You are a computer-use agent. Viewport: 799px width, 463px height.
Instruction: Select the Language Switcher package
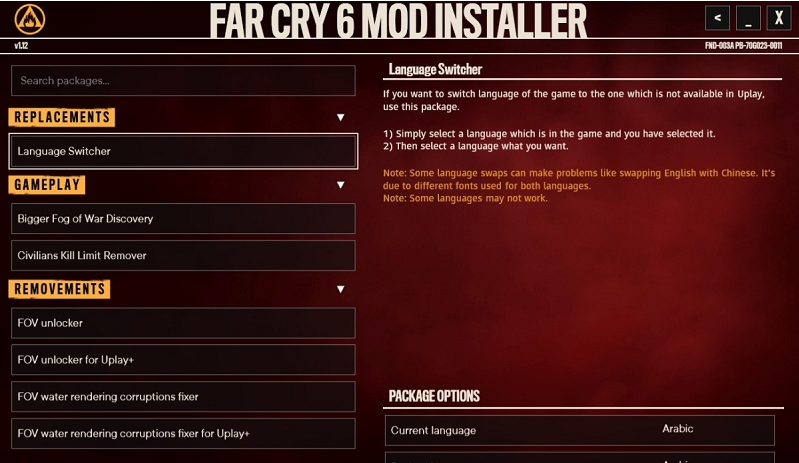coord(183,151)
